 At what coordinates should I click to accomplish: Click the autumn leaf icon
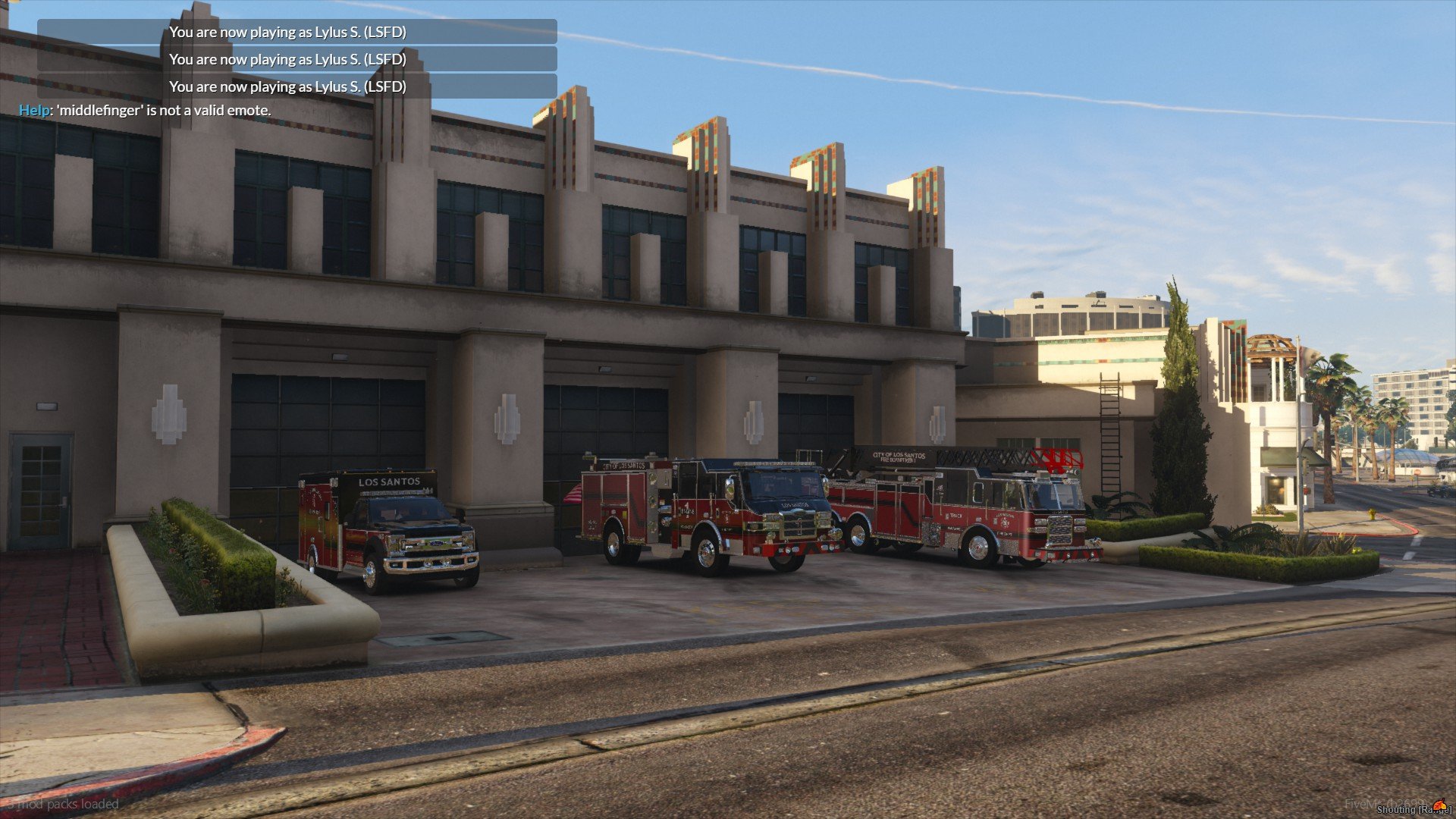1438,805
